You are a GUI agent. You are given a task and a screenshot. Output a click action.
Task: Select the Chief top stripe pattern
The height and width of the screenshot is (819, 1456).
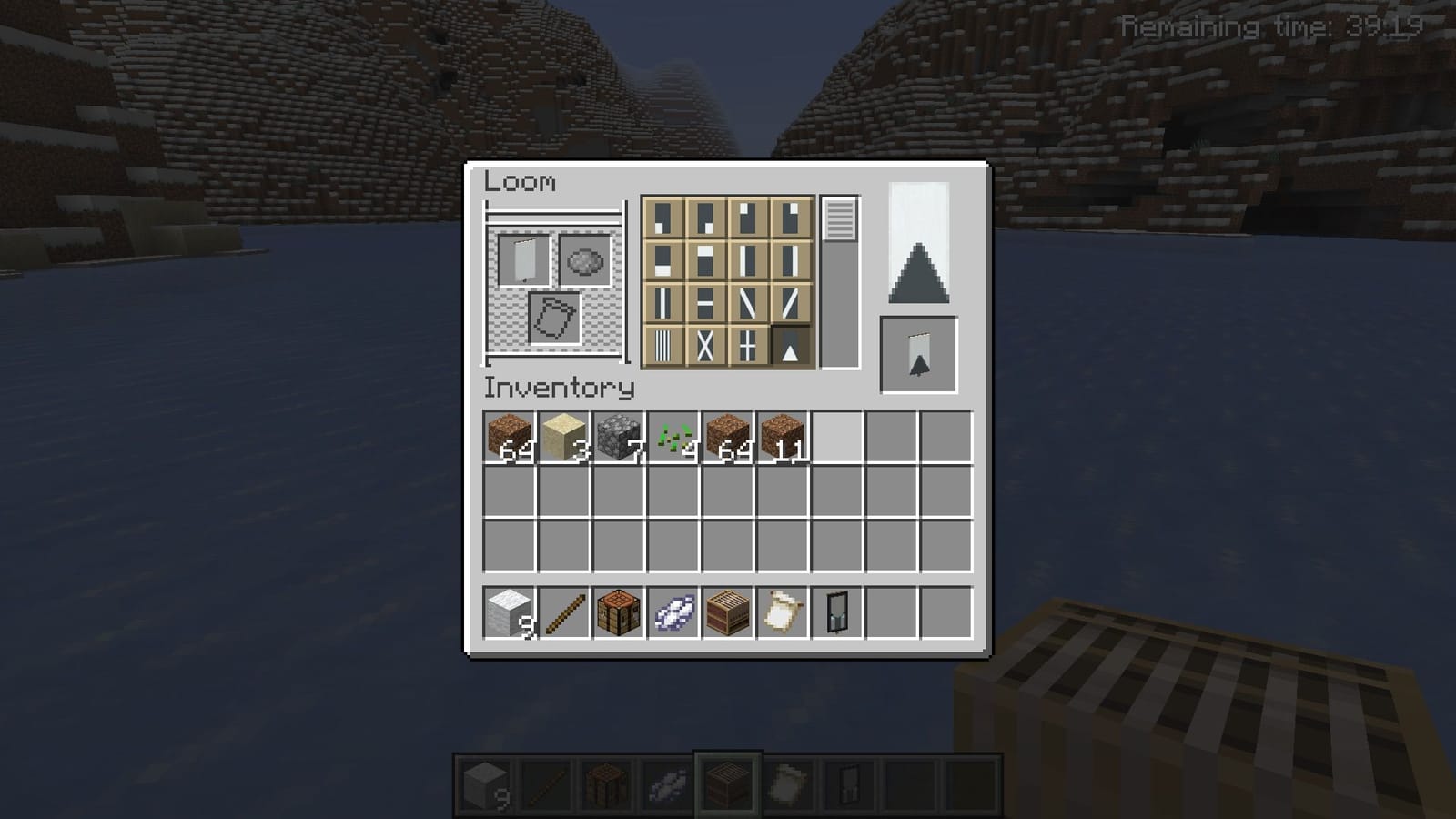(x=705, y=261)
